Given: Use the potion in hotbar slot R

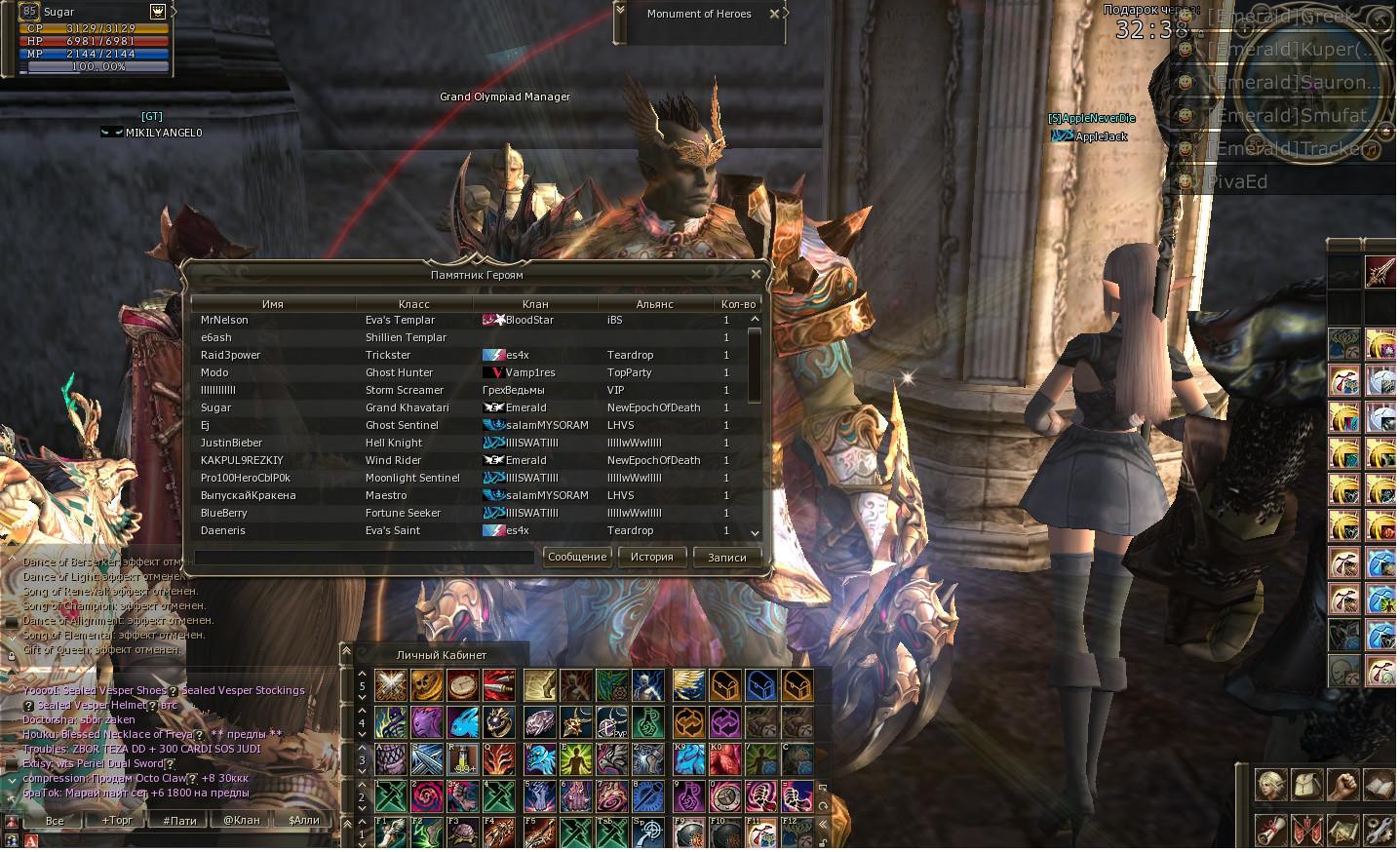Looking at the screenshot, I should click(463, 759).
